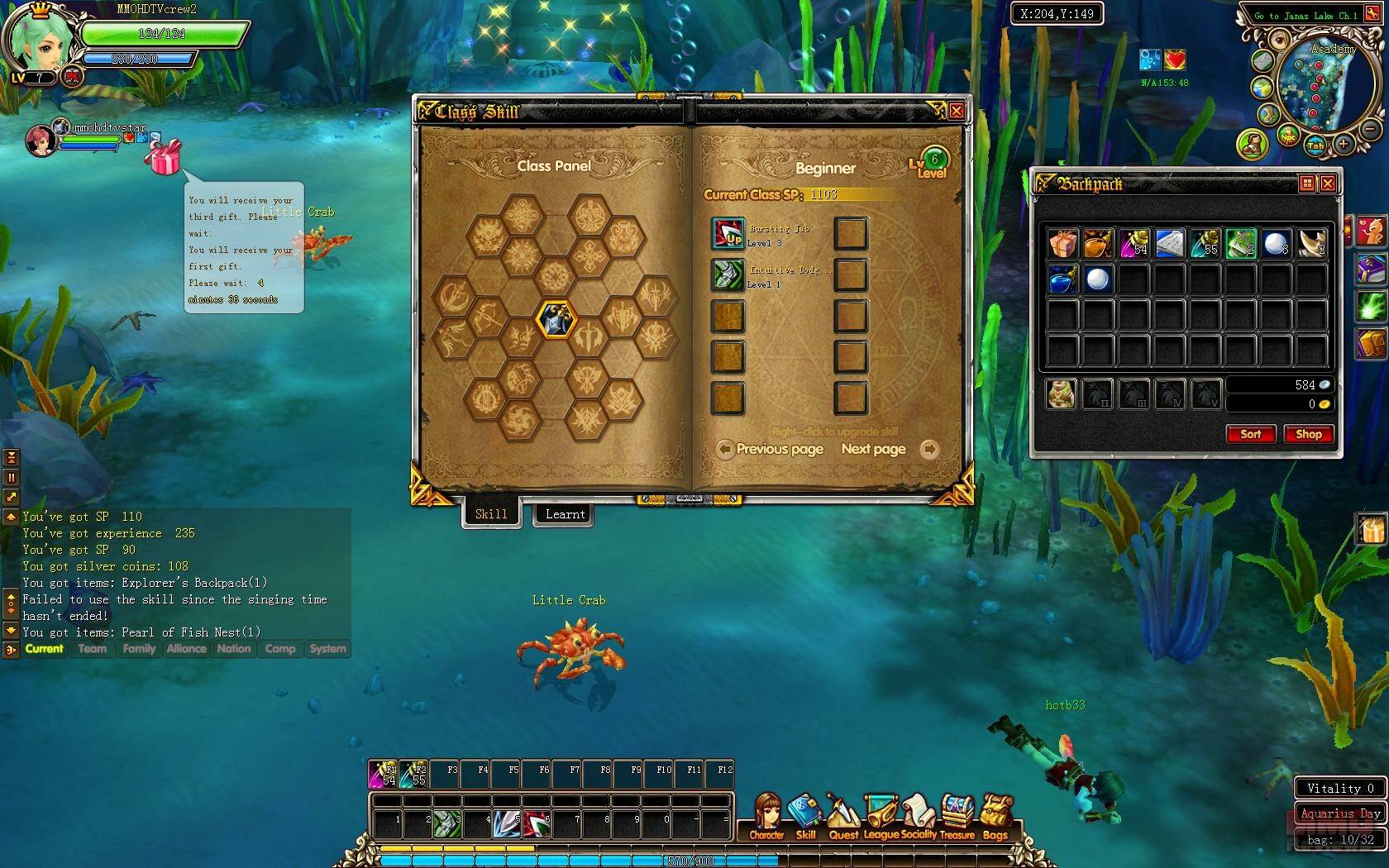Sort the backpack items

(x=1250, y=434)
